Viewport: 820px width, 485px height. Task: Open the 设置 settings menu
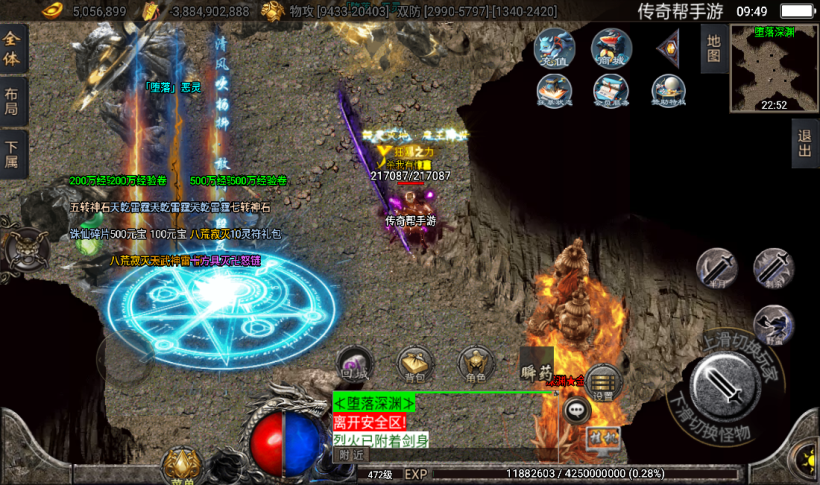602,382
